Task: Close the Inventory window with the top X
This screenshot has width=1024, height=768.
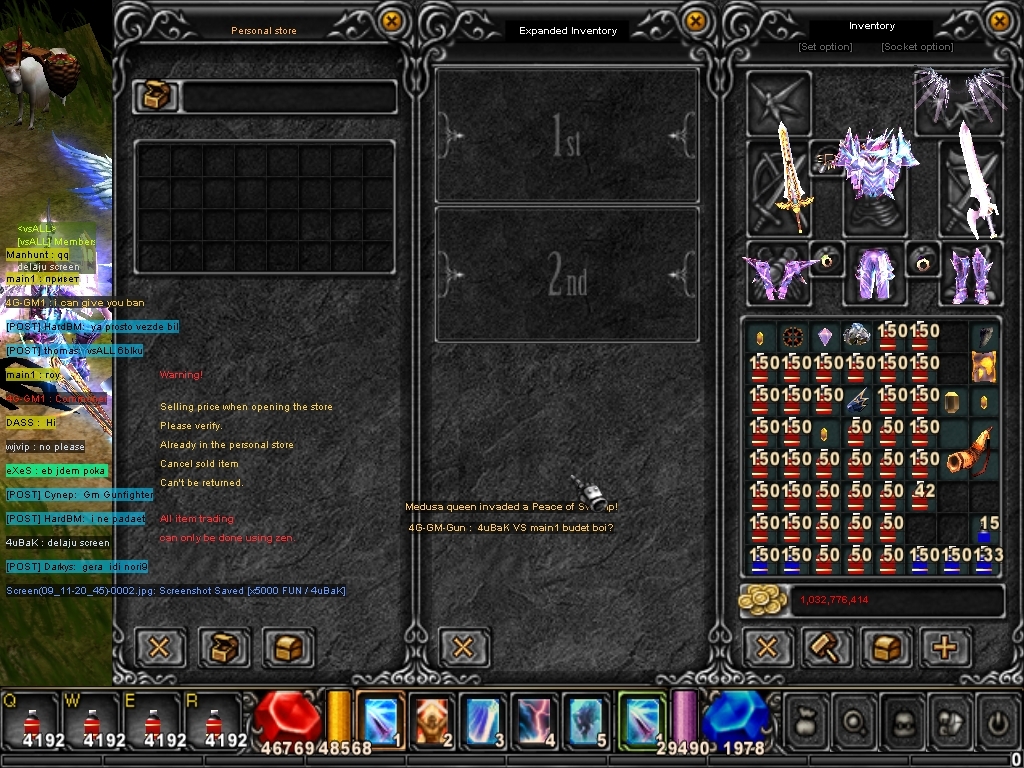Action: [x=999, y=21]
